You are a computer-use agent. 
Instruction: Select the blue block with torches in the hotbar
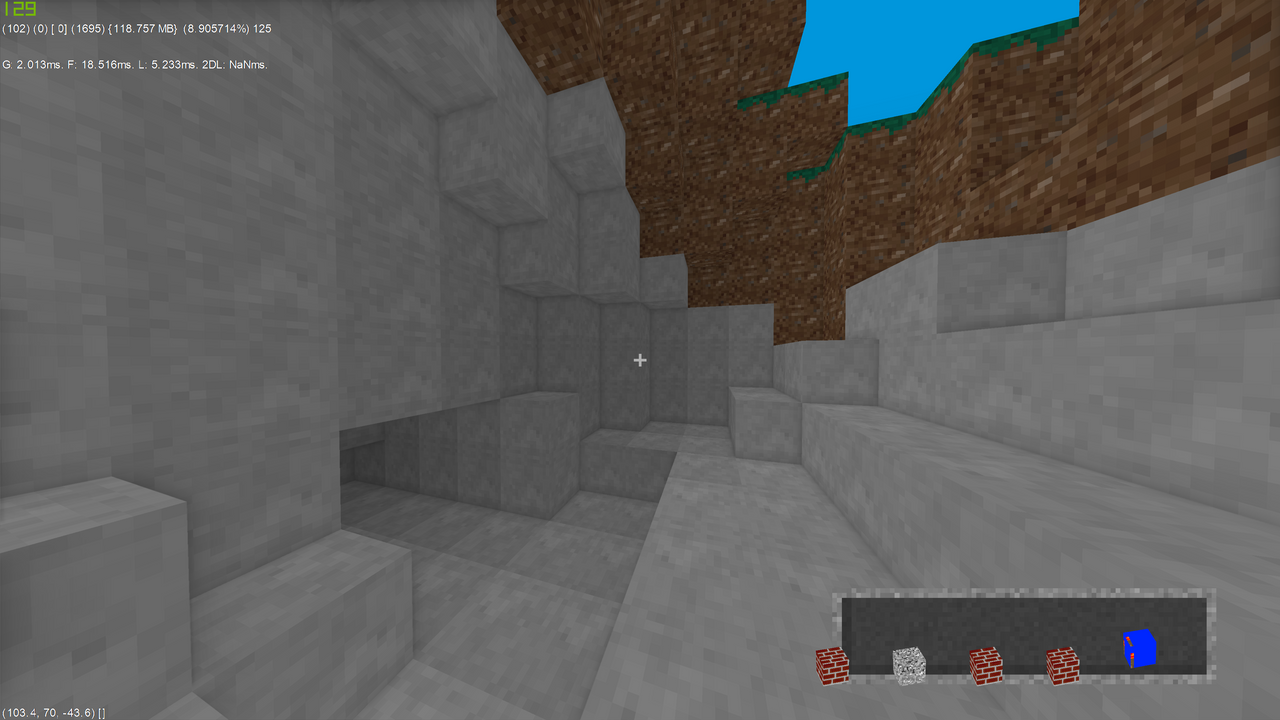click(x=1140, y=650)
